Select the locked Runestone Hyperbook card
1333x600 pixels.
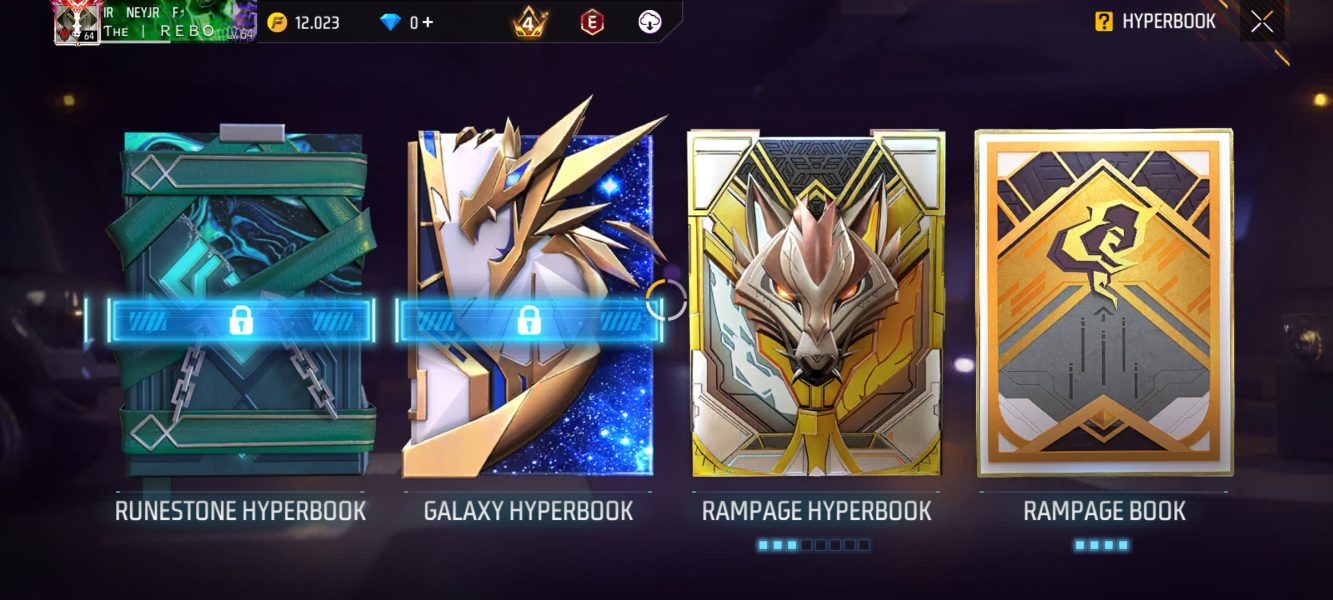pos(240,305)
